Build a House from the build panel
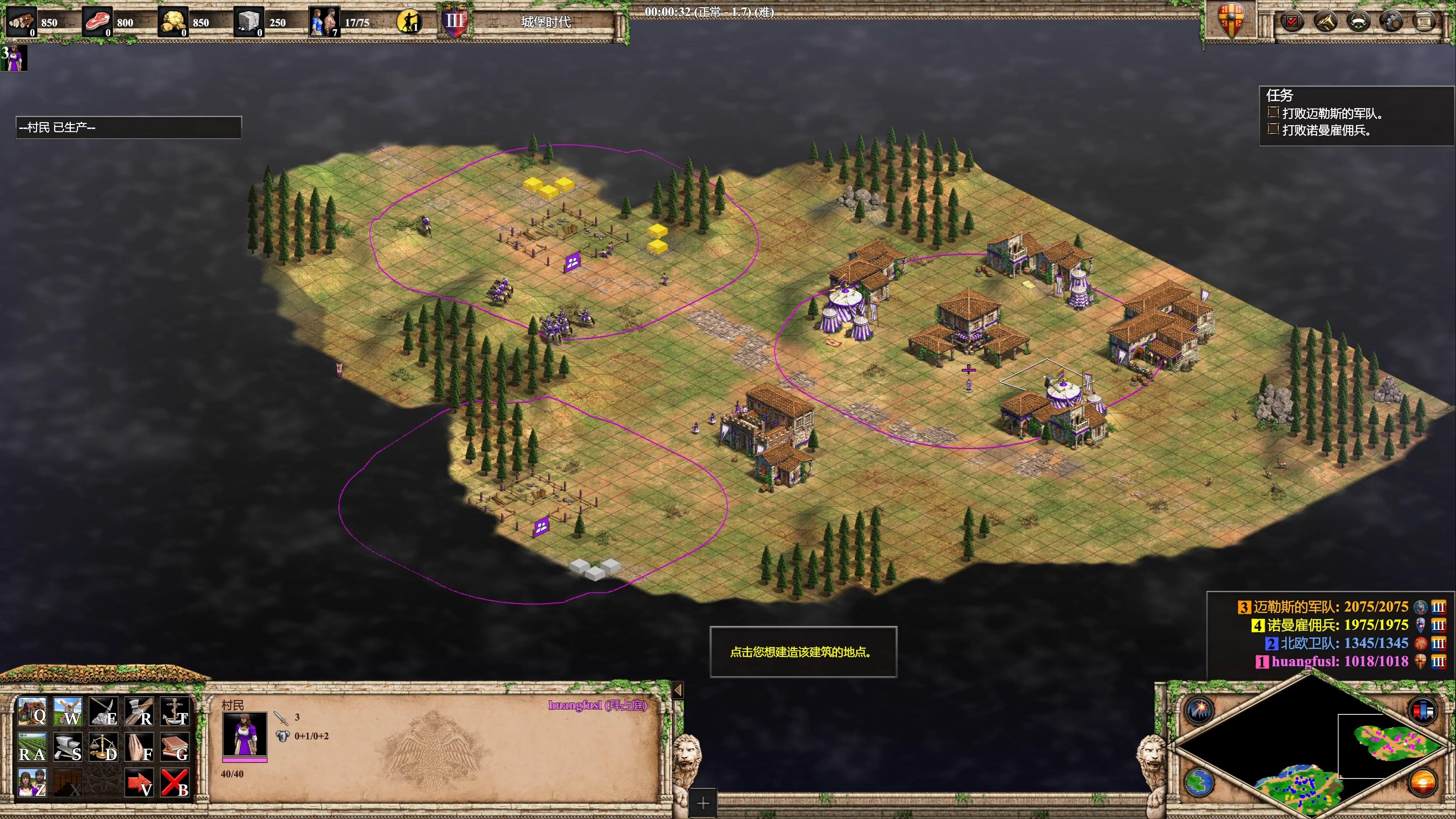Screen dimensions: 1456x819 (31, 712)
